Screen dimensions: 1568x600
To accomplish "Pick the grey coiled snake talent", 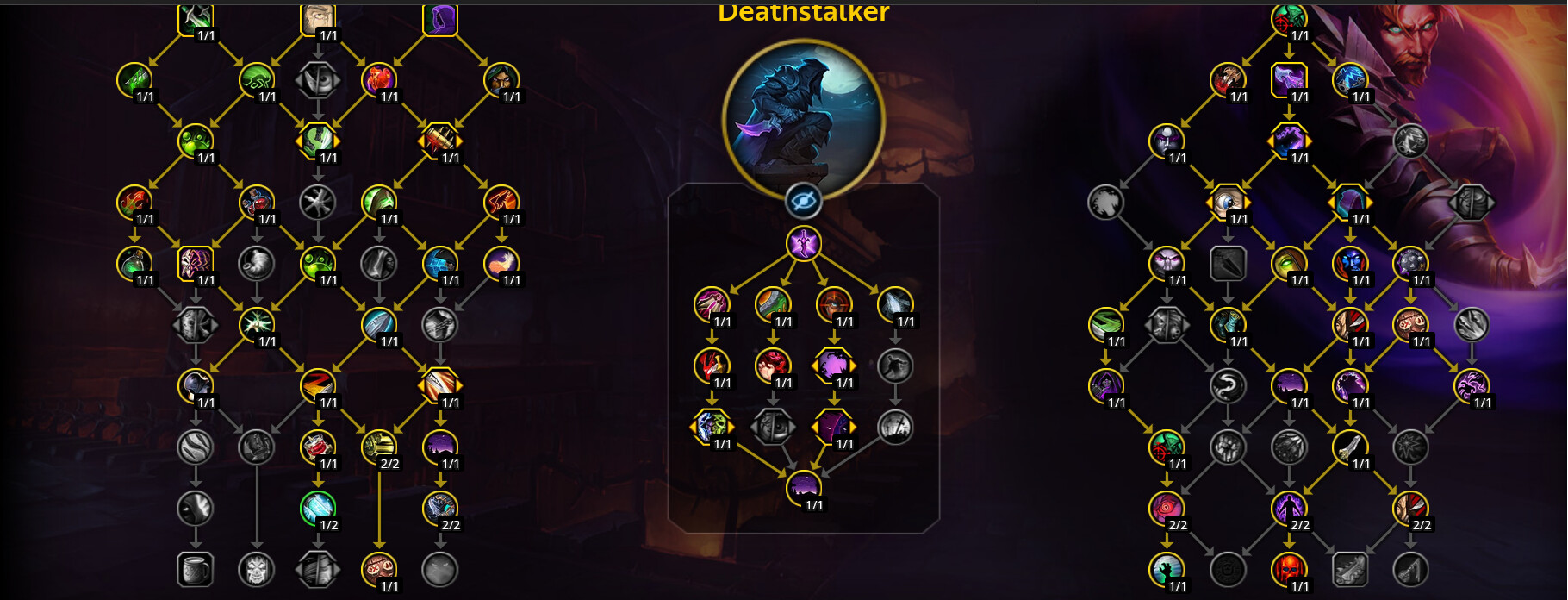I will (1228, 385).
